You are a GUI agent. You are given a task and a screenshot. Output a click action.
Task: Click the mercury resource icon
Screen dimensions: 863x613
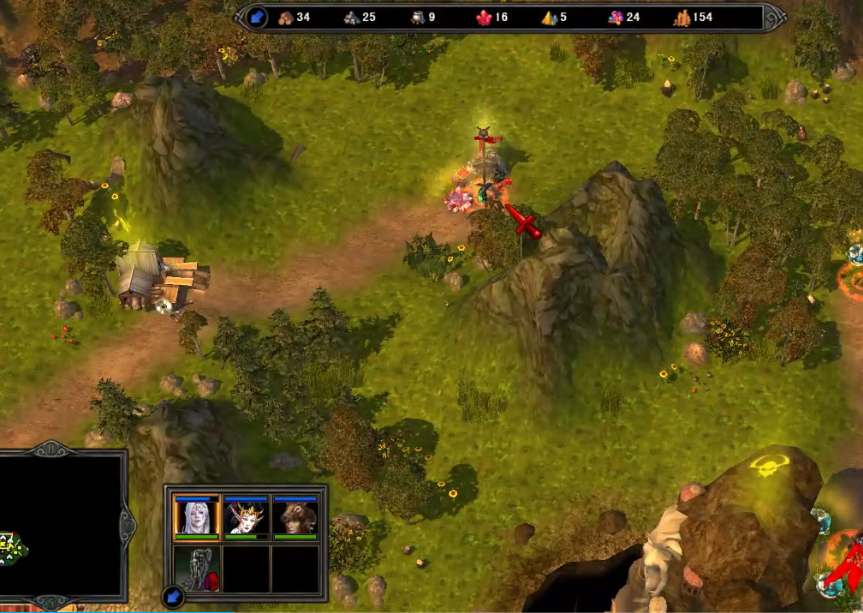417,17
